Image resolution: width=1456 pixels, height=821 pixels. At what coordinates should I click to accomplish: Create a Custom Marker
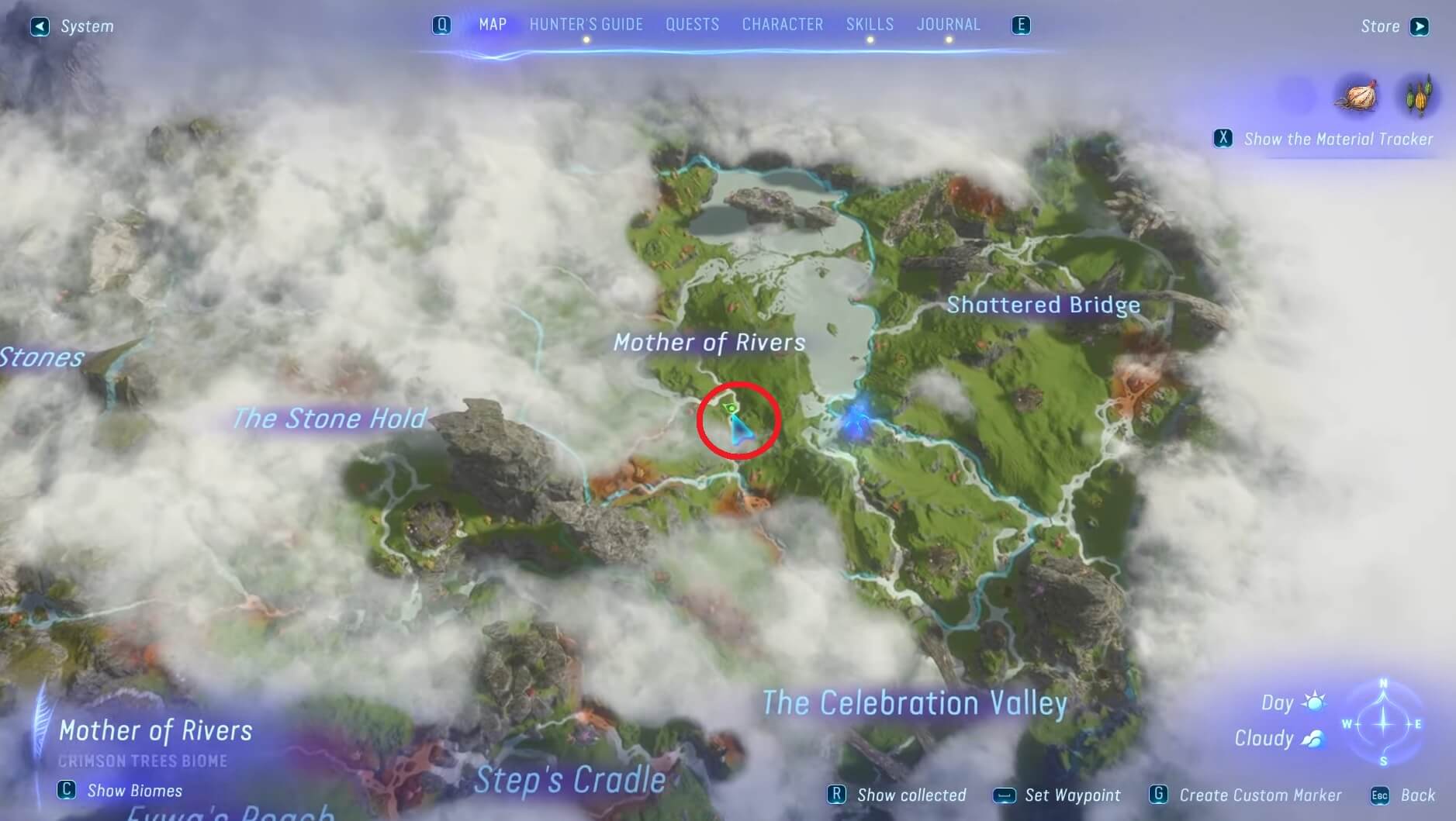[1158, 795]
